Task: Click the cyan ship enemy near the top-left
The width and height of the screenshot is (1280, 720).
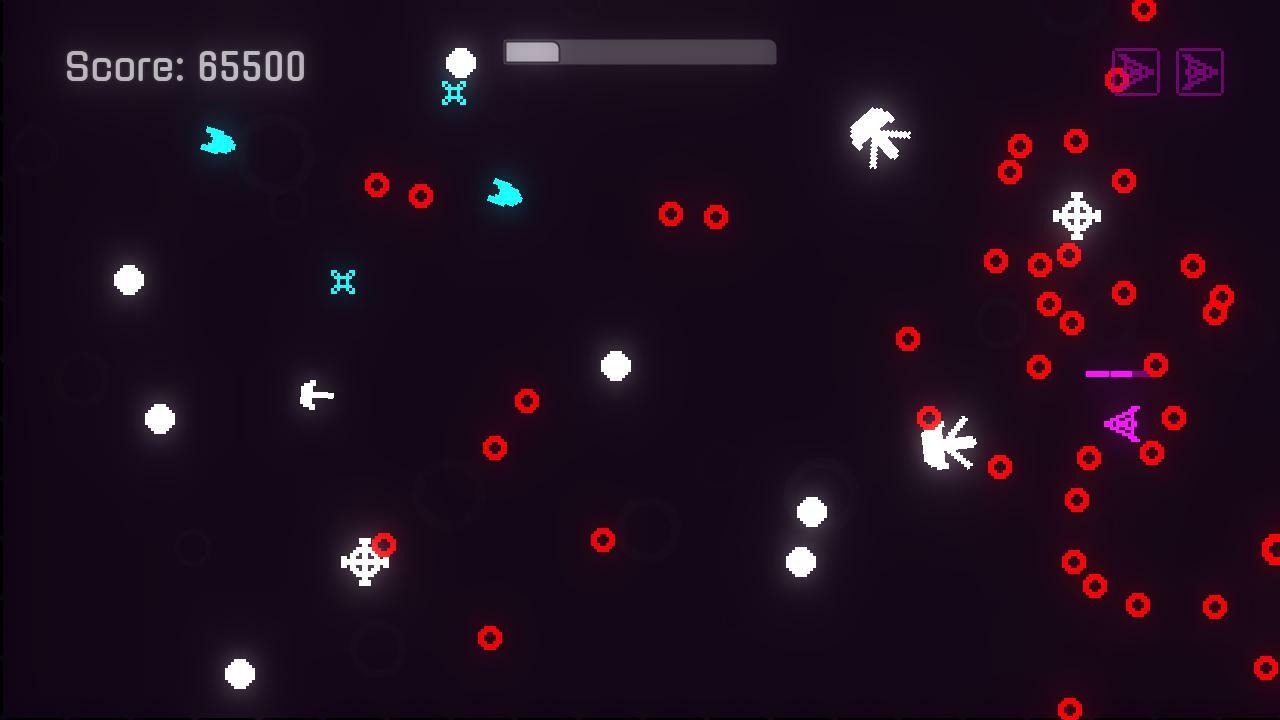Action: point(218,143)
